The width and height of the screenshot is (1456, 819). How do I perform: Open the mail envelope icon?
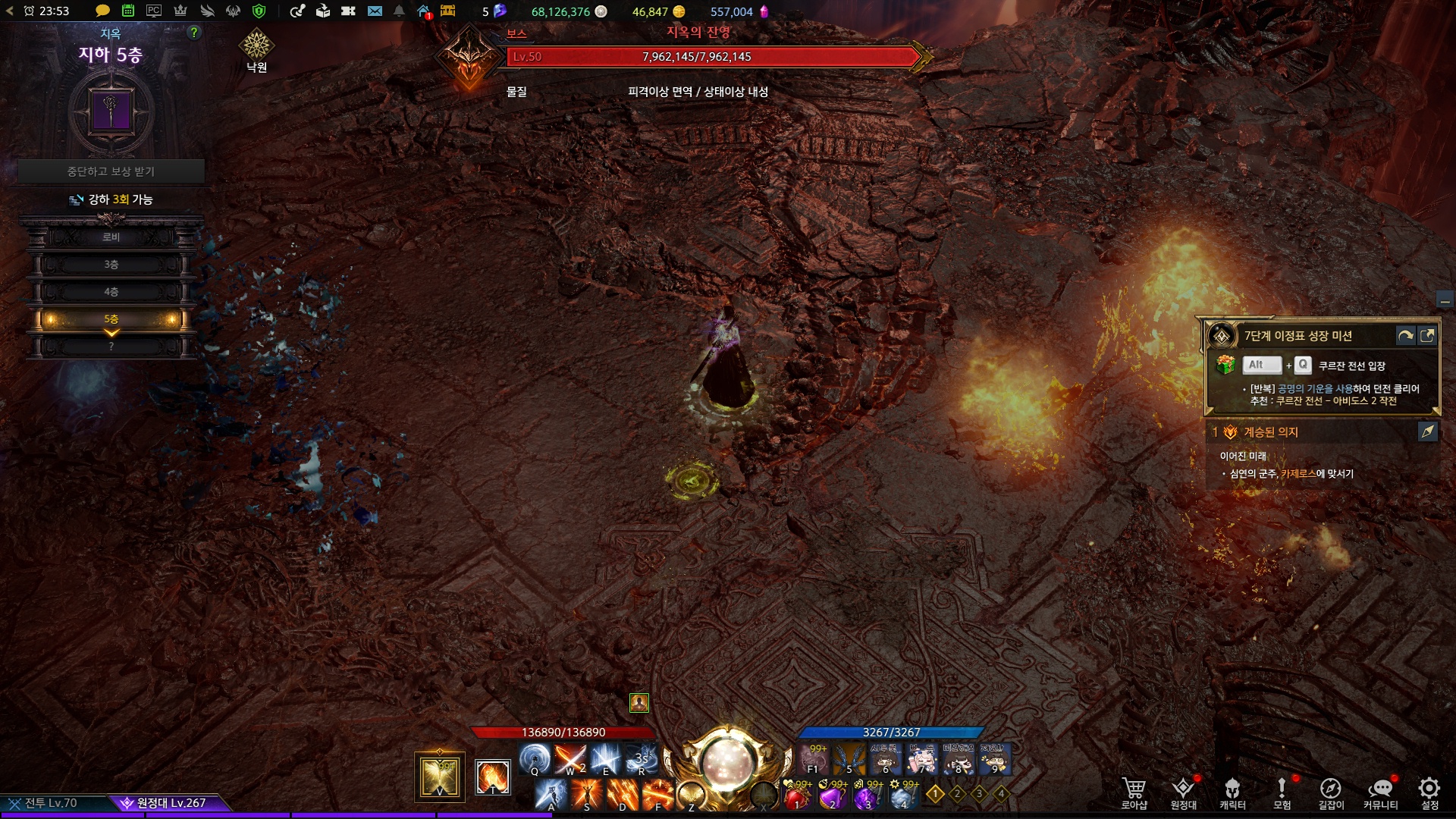[x=375, y=11]
